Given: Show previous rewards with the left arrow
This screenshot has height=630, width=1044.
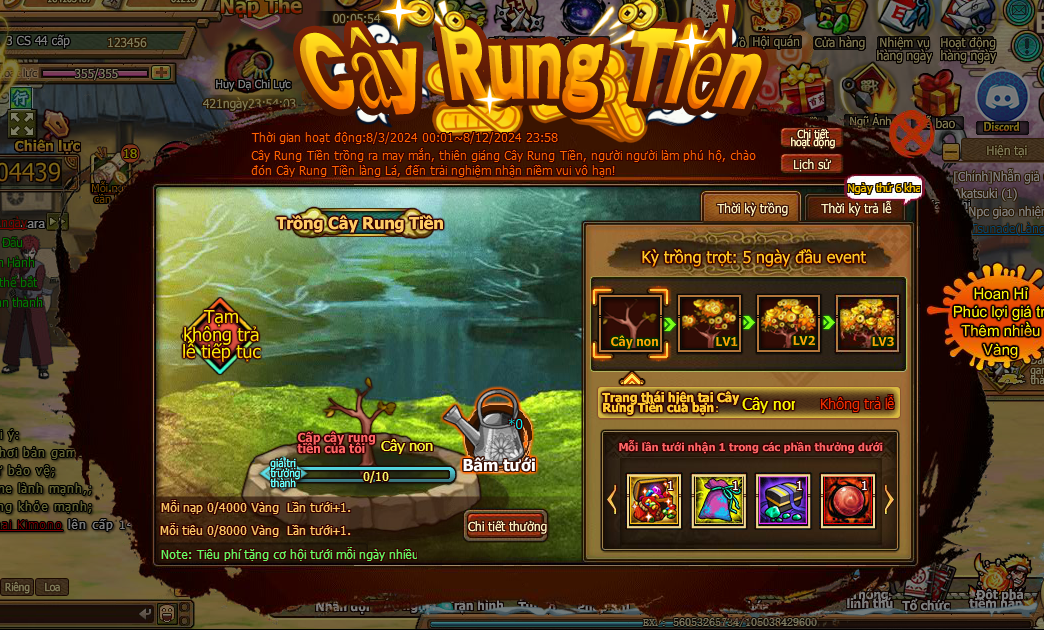Looking at the screenshot, I should [613, 499].
